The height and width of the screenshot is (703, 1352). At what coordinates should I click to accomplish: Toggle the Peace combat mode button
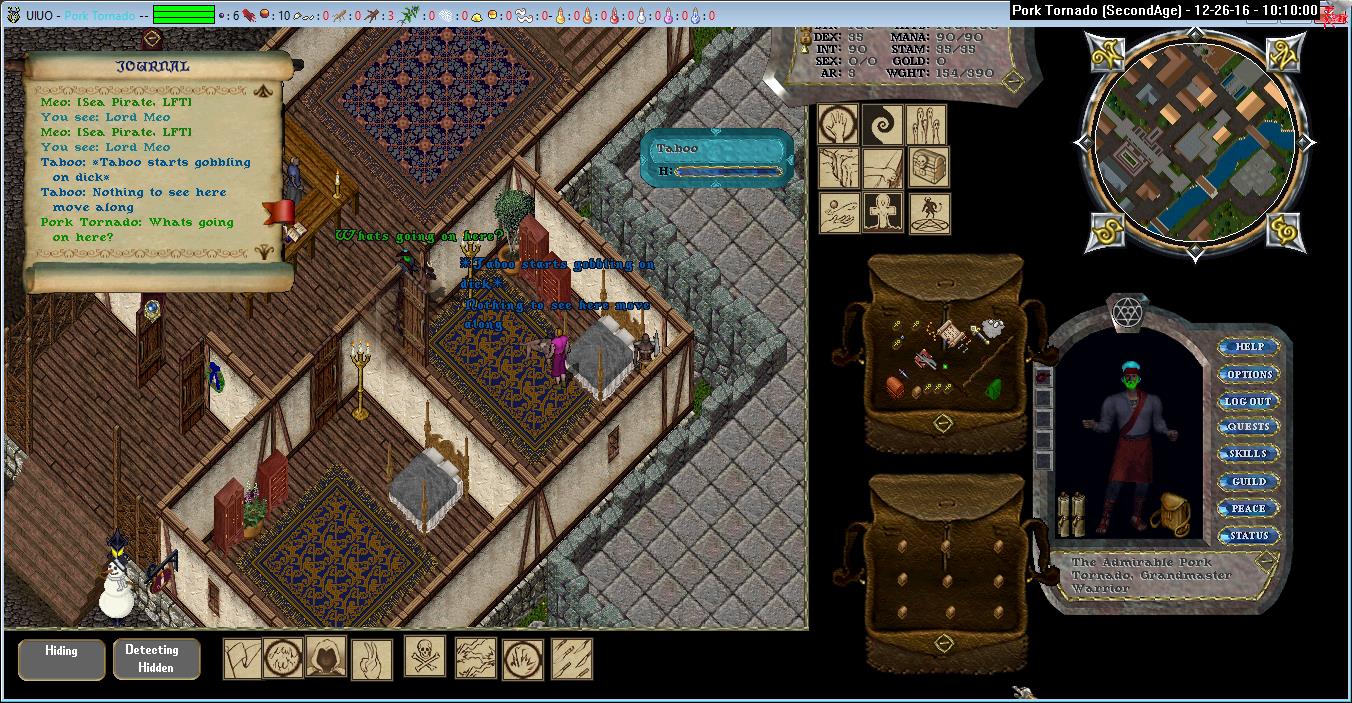1249,508
